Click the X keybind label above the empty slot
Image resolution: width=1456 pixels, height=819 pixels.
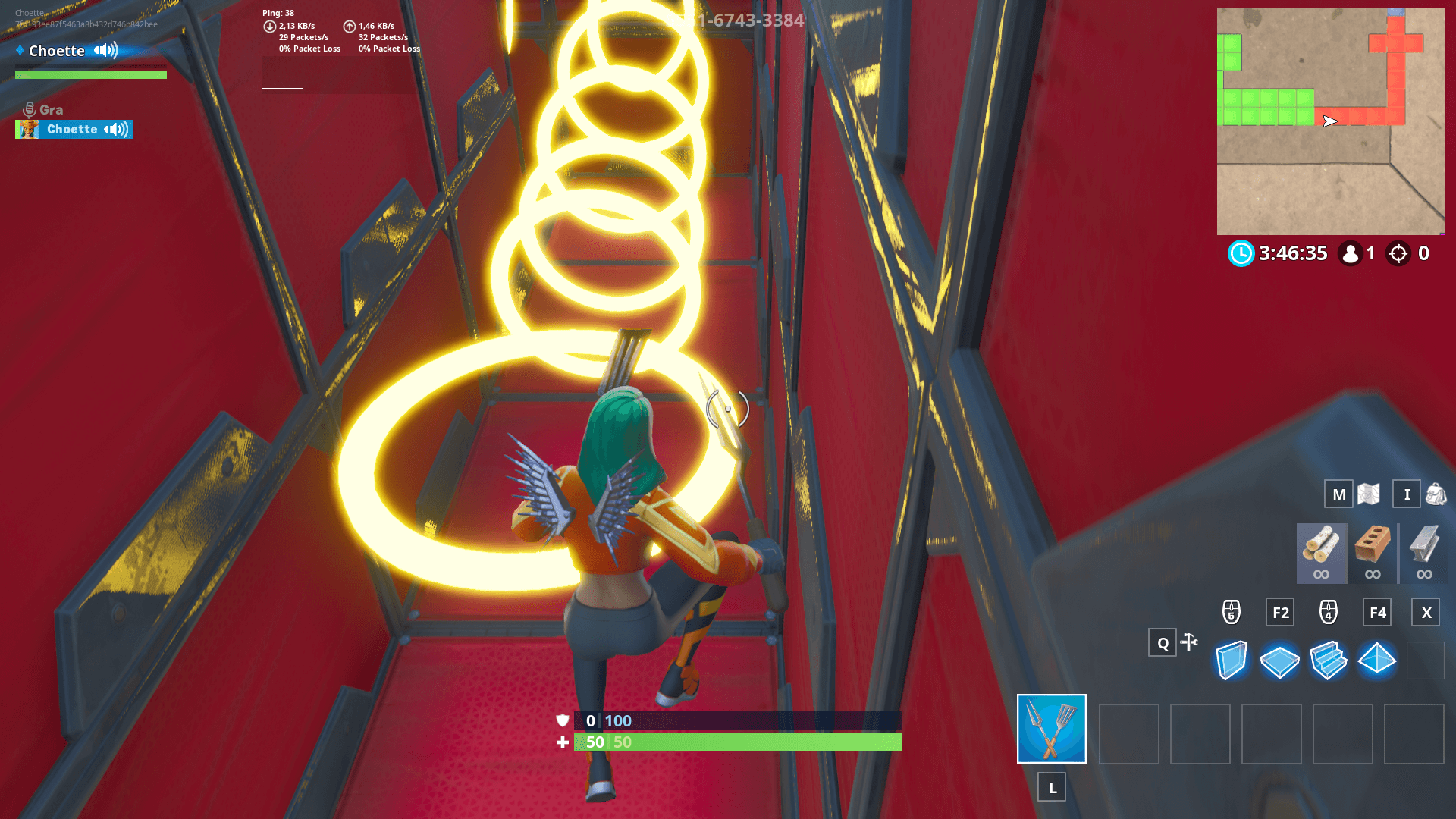(x=1426, y=612)
